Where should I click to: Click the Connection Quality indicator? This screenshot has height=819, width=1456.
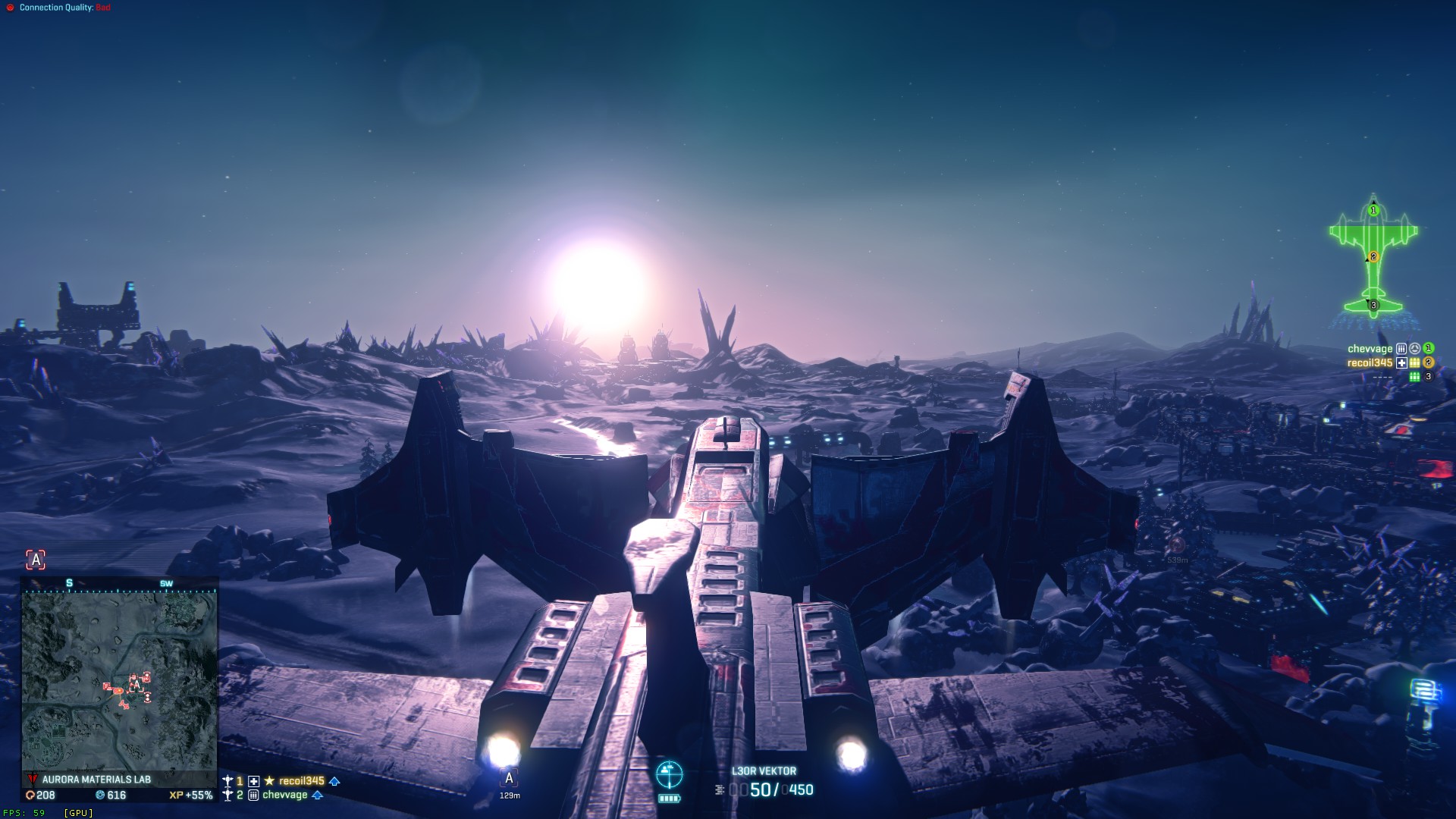[59, 8]
